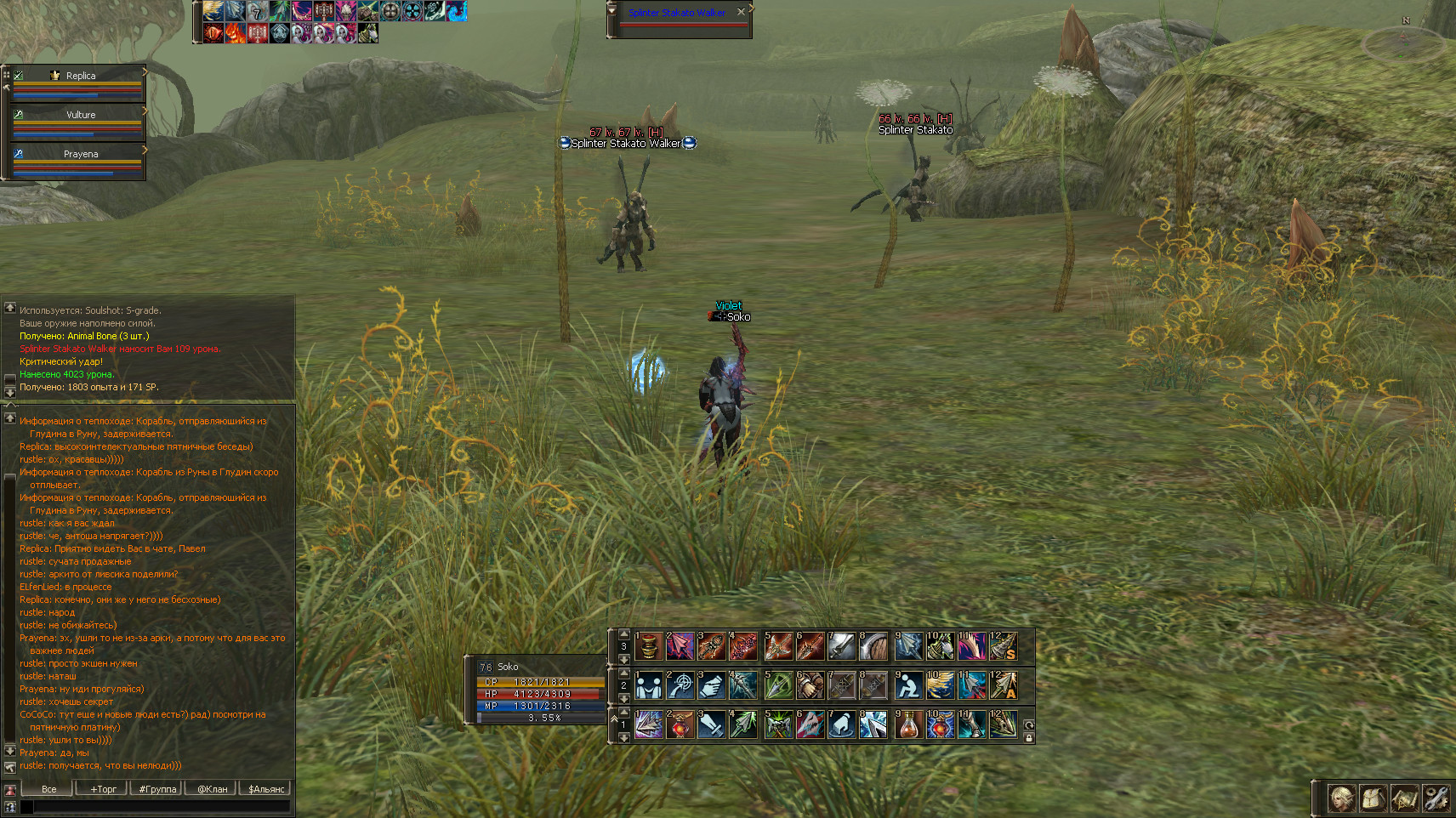Show the Все chat tab
The image size is (1456, 818).
click(x=49, y=789)
